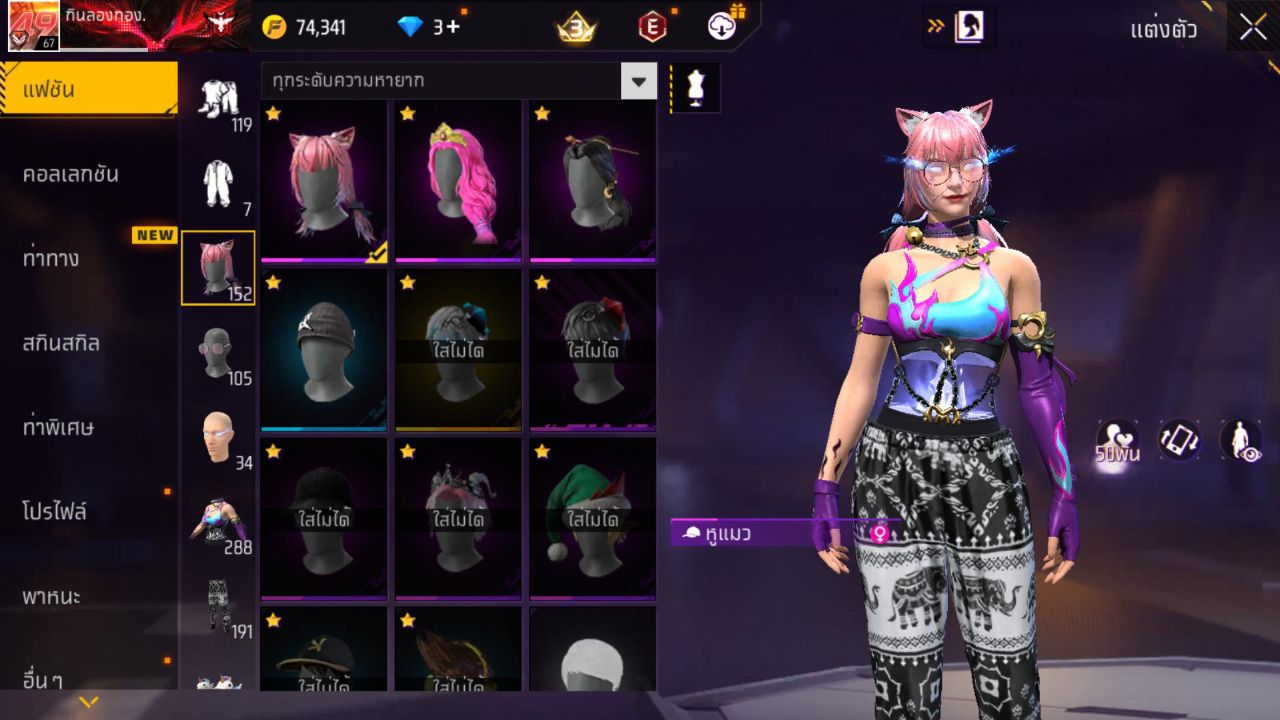Open the outfit sets category icon
Viewport: 1280px width, 720px height.
click(x=218, y=98)
